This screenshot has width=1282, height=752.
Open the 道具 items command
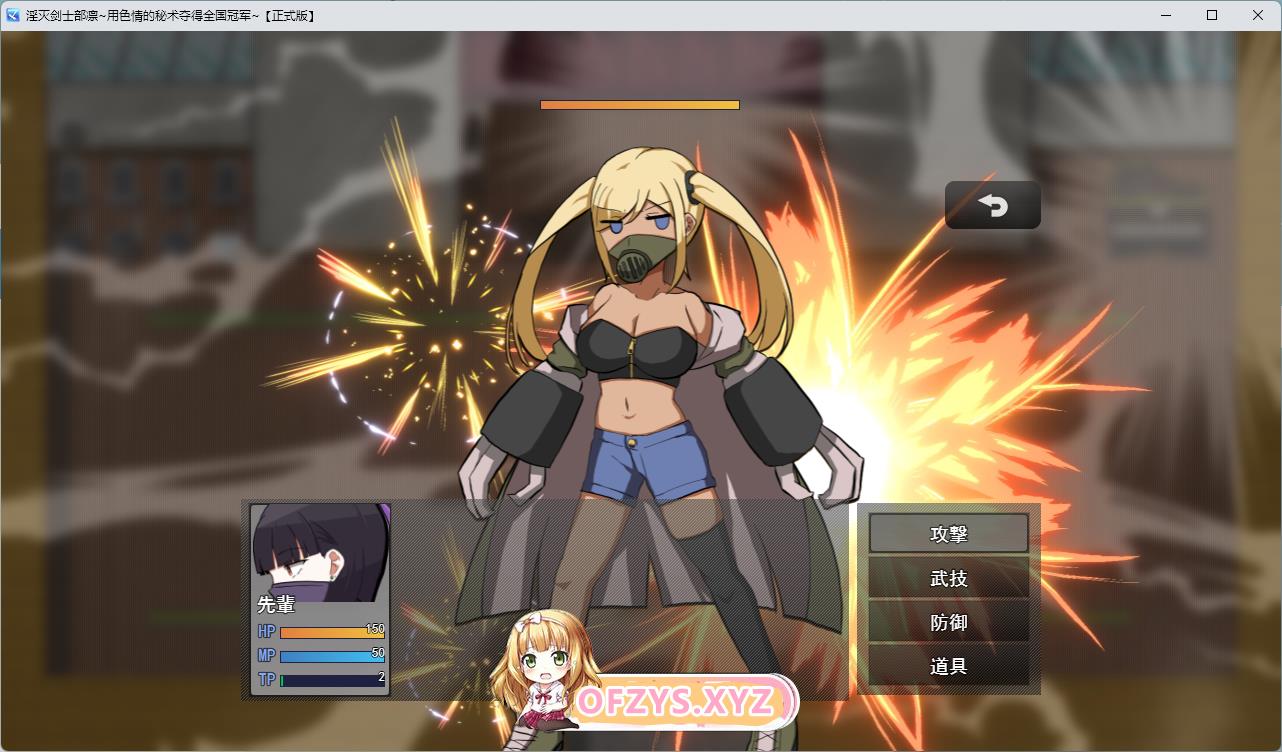pyautogui.click(x=948, y=666)
